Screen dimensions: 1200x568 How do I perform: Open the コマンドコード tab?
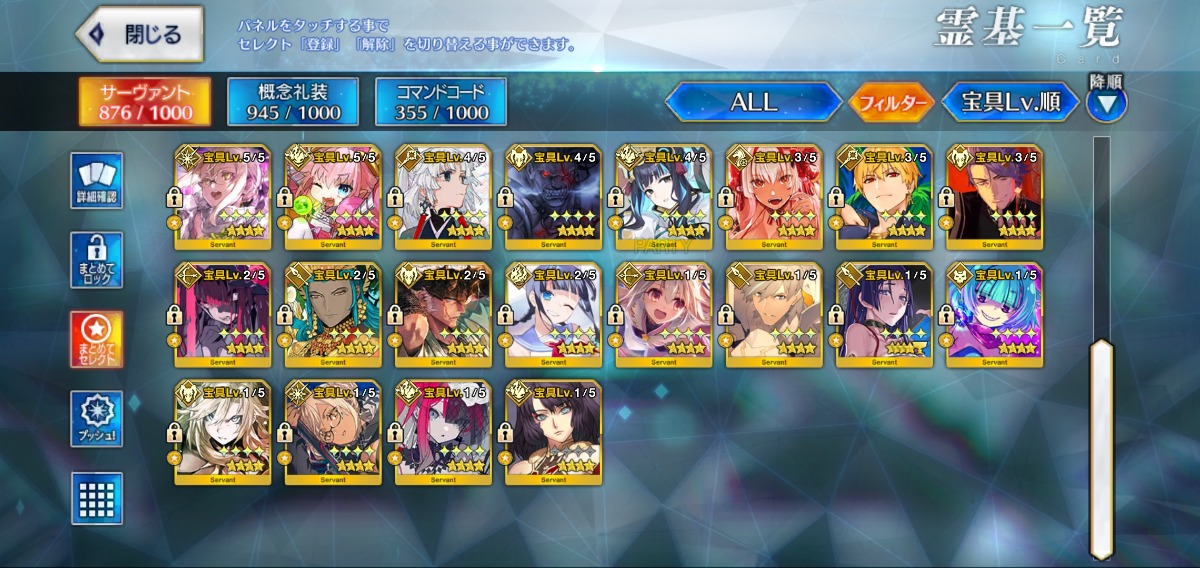pyautogui.click(x=440, y=102)
